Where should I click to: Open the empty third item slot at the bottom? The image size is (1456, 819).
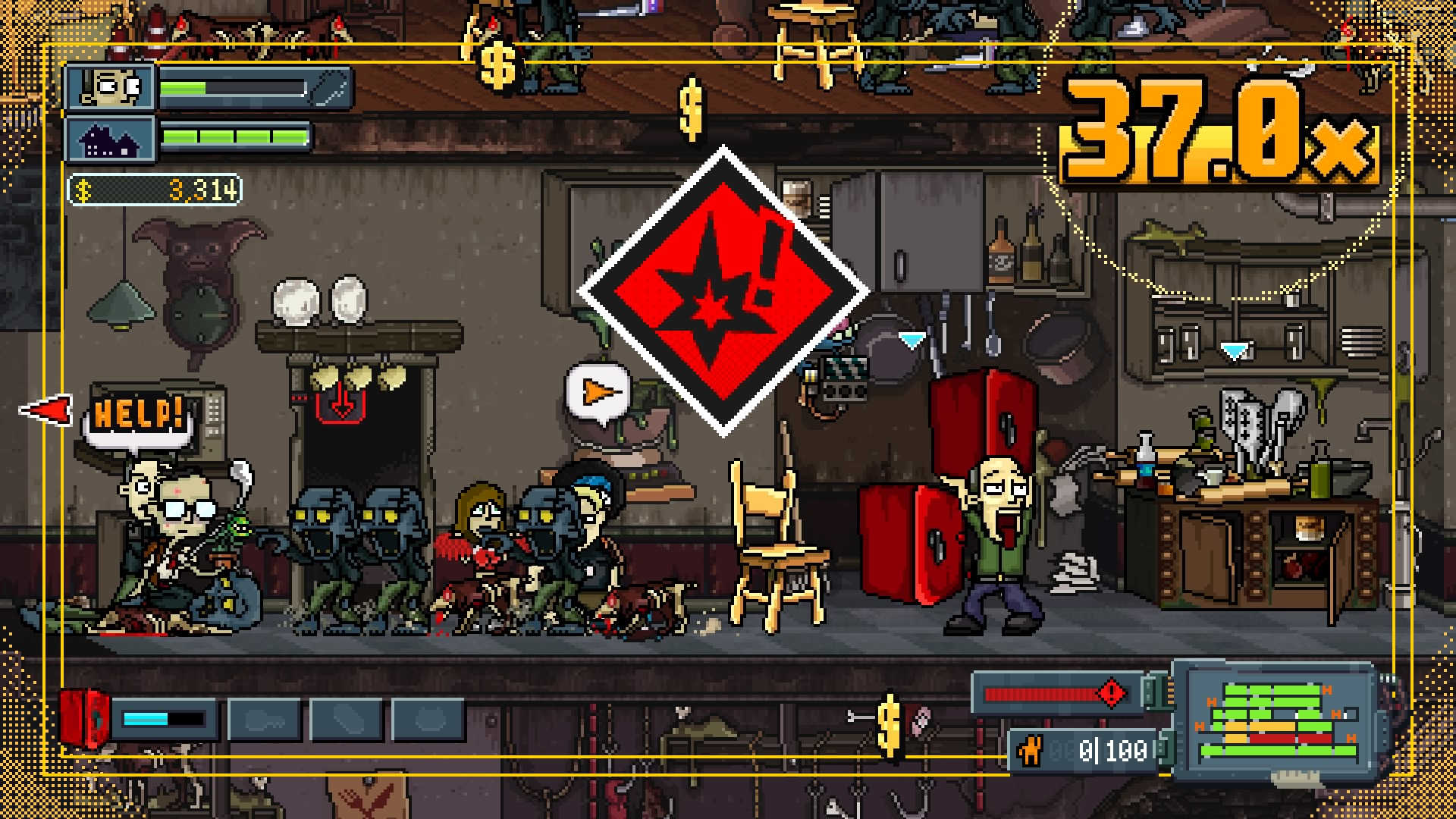[x=347, y=719]
